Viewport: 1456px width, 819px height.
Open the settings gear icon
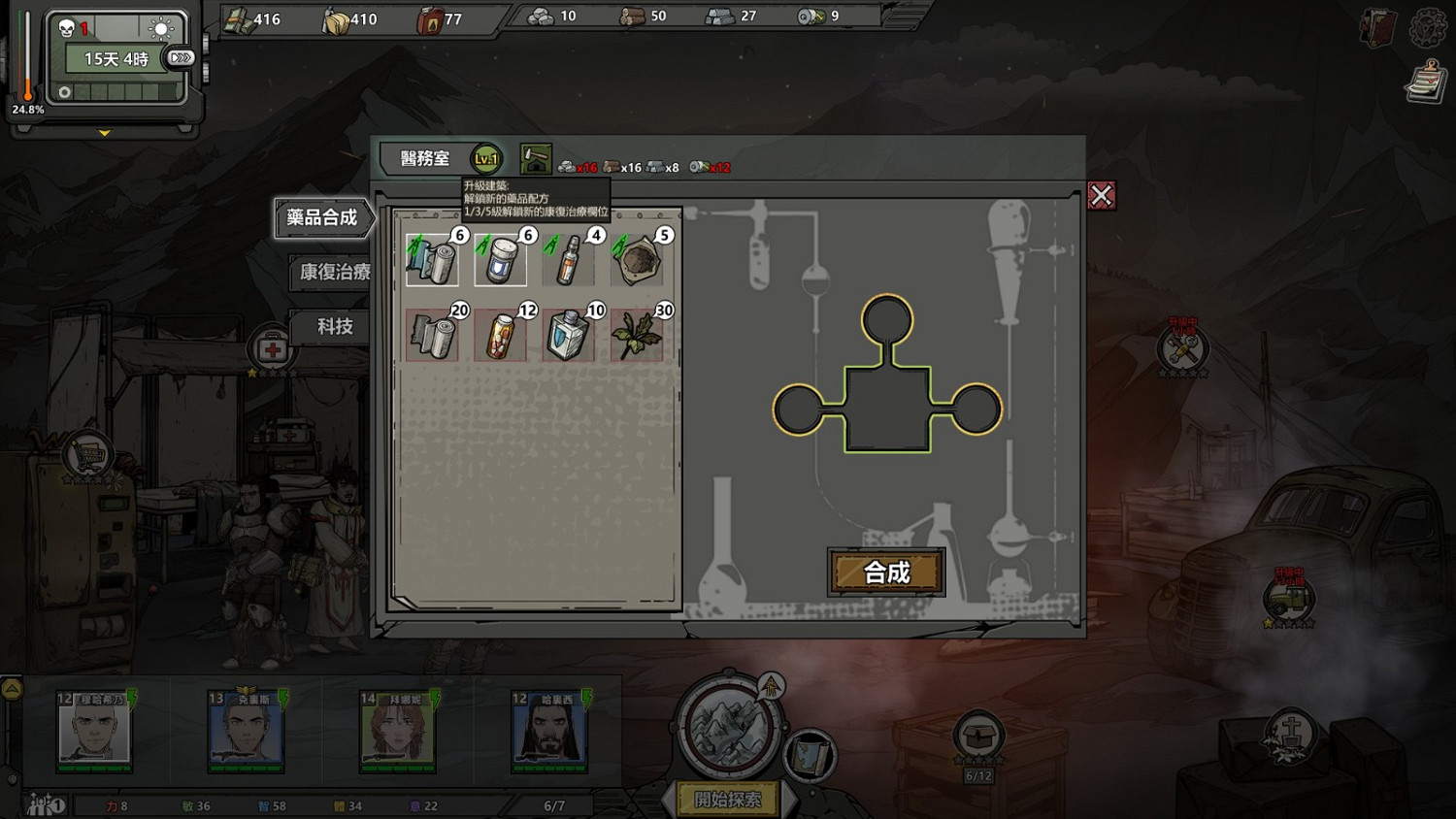pyautogui.click(x=1427, y=27)
